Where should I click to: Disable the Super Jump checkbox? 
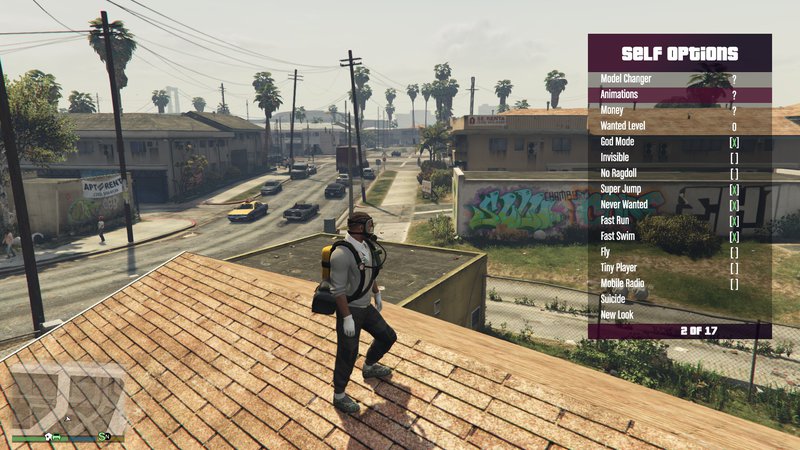click(x=734, y=190)
